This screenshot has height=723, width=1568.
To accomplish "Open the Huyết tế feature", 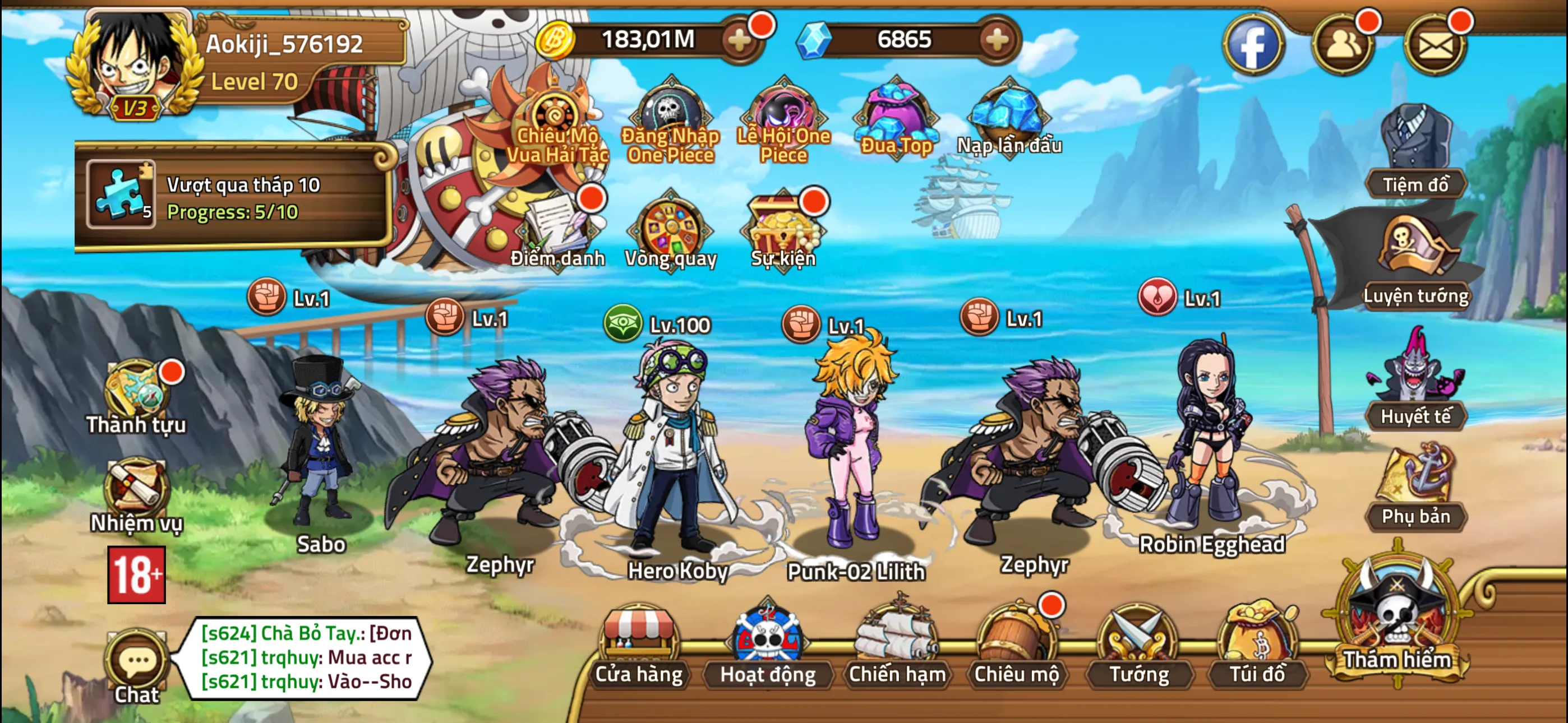I will point(1415,392).
